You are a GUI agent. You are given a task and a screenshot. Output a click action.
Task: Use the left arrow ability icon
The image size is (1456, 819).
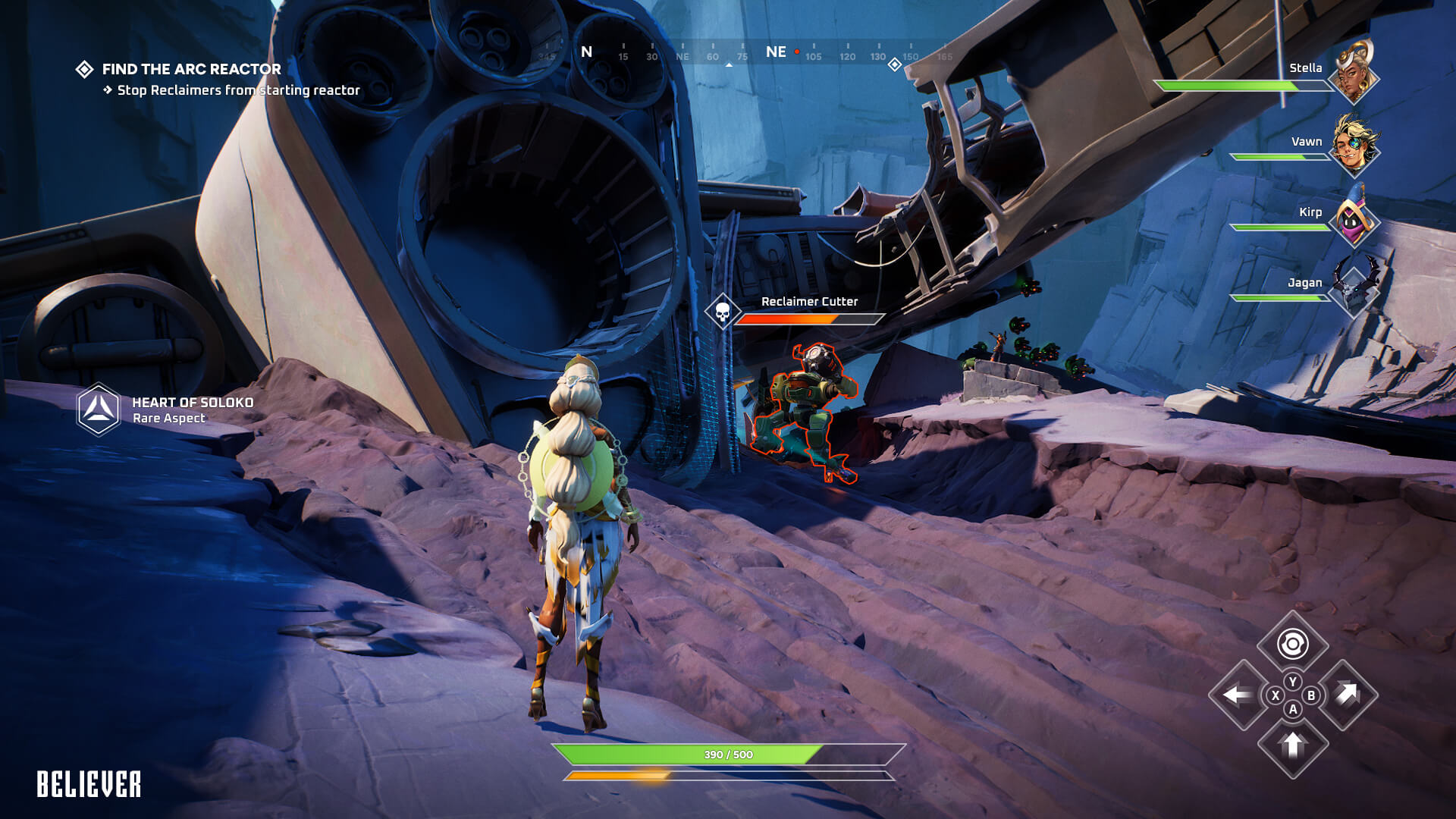[x=1238, y=695]
